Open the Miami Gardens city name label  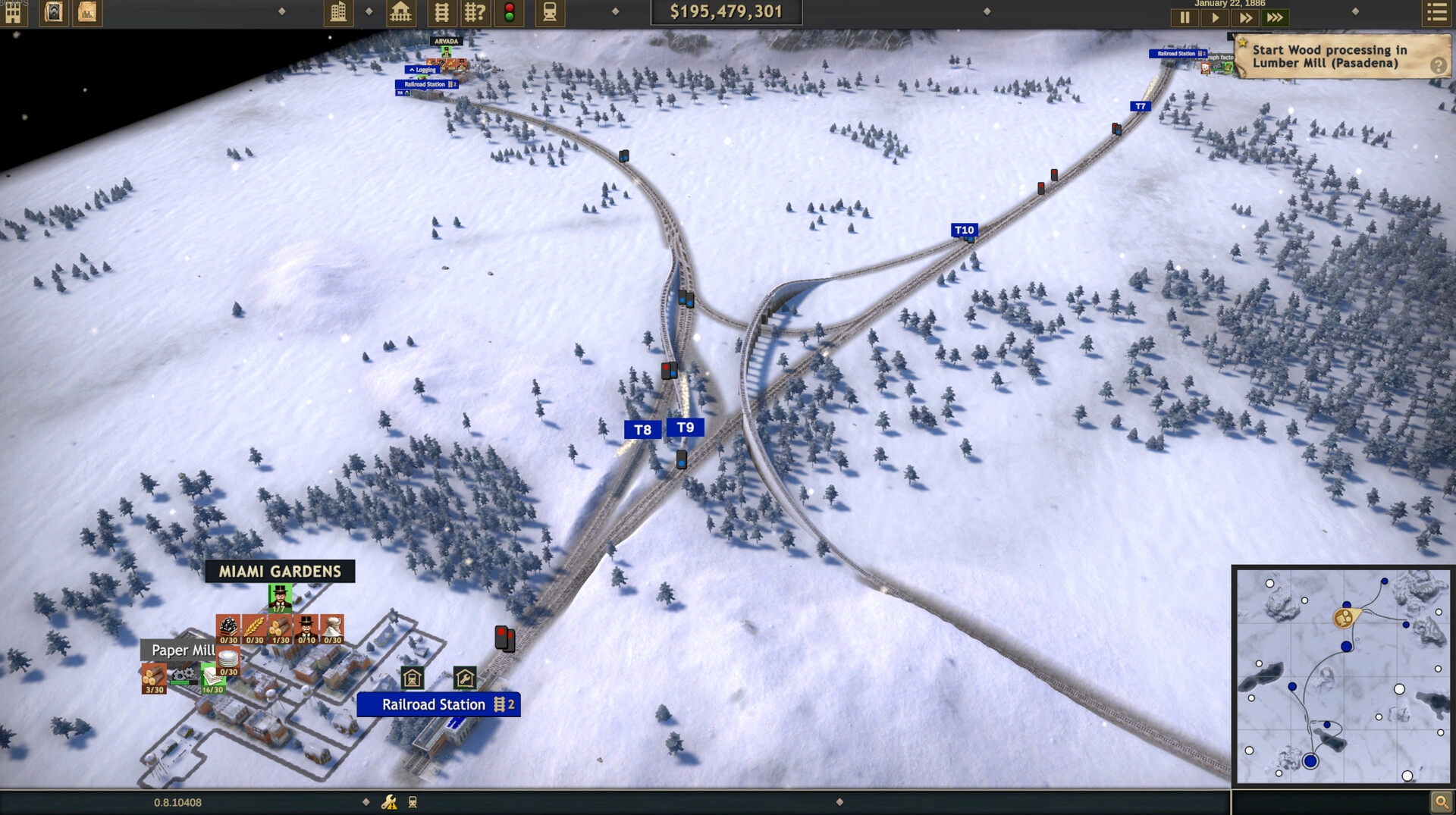click(280, 572)
